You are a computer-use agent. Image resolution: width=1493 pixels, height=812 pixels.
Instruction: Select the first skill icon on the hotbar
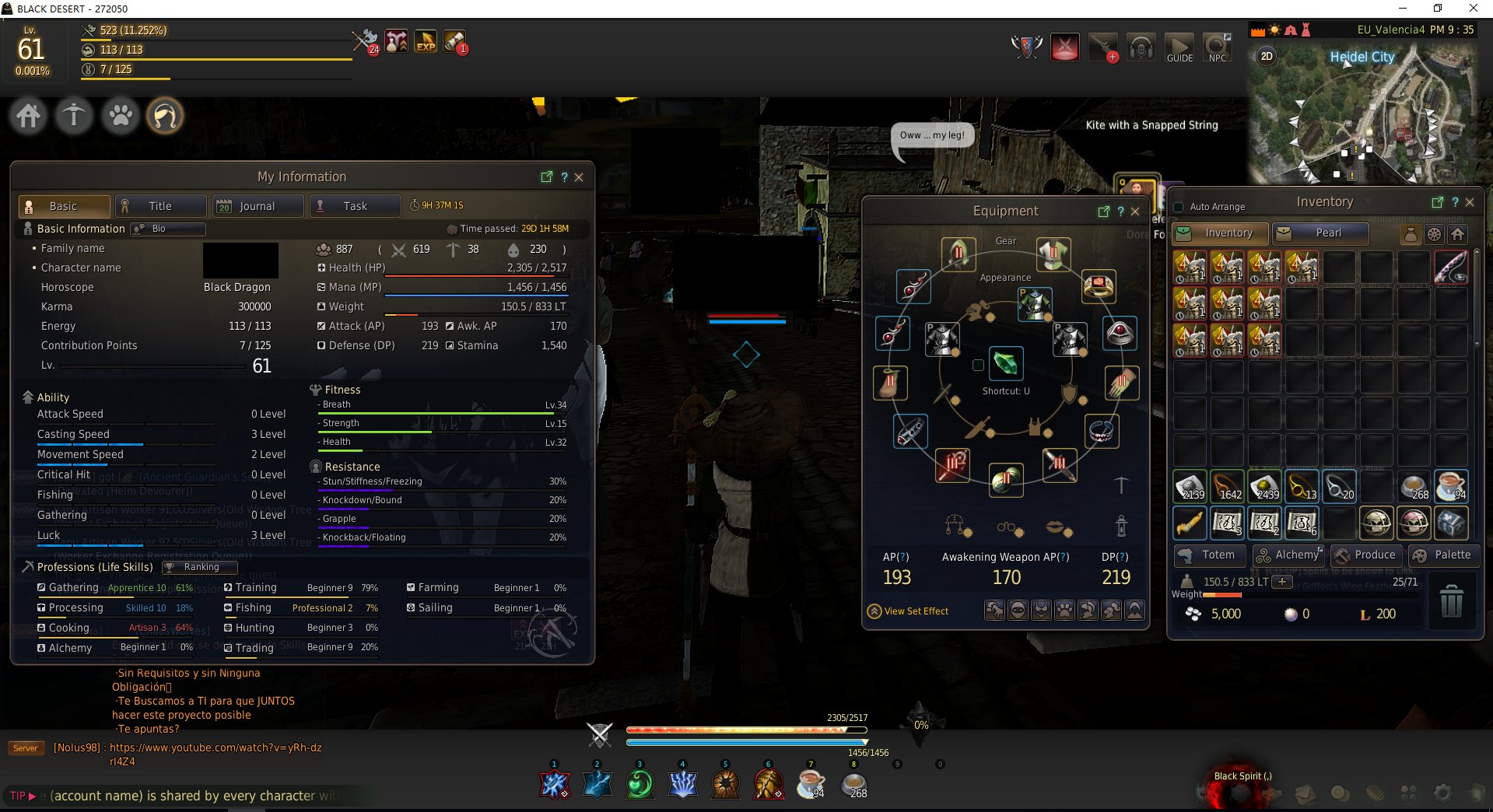click(x=554, y=783)
